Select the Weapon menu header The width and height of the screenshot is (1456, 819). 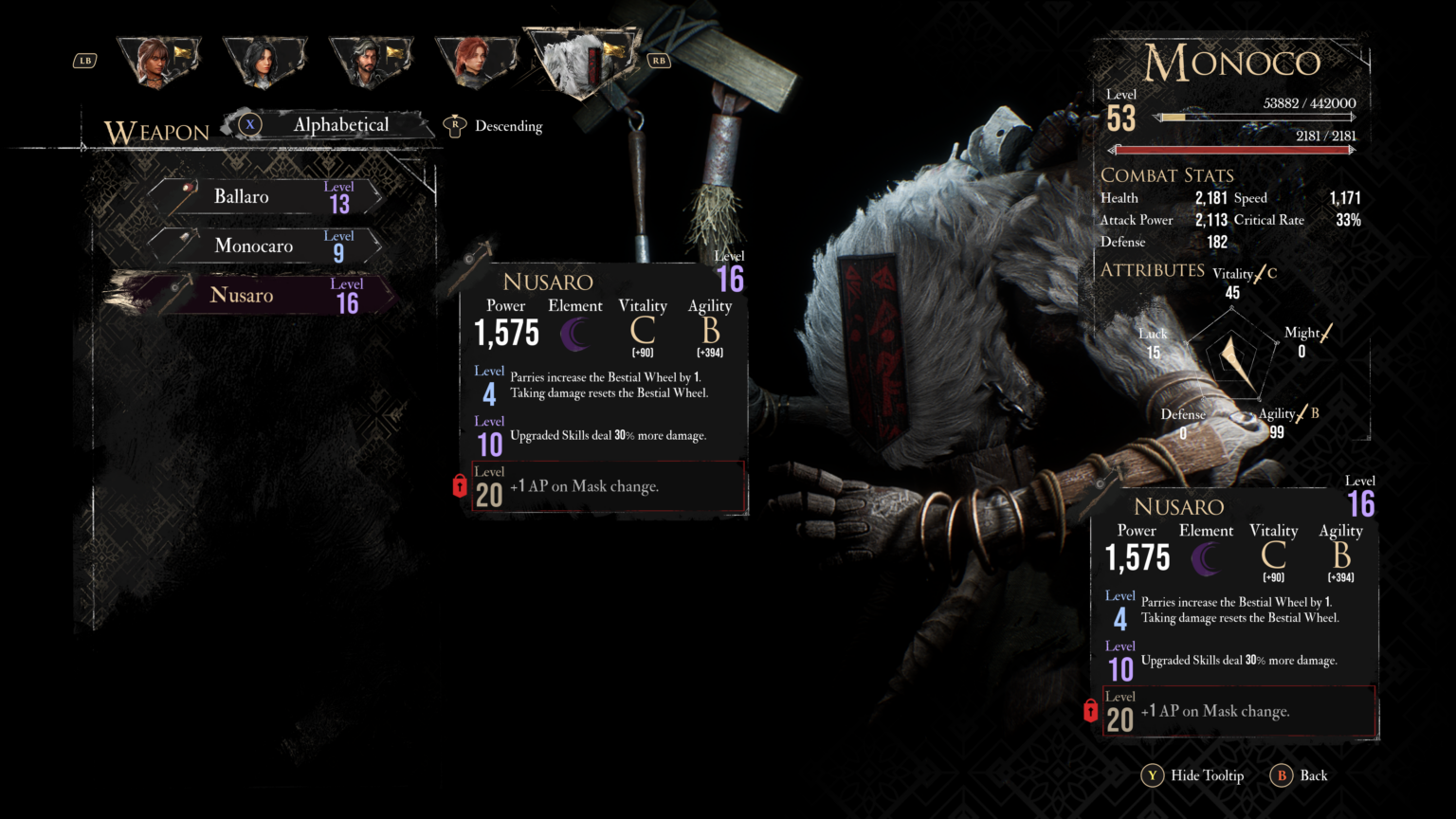click(158, 132)
